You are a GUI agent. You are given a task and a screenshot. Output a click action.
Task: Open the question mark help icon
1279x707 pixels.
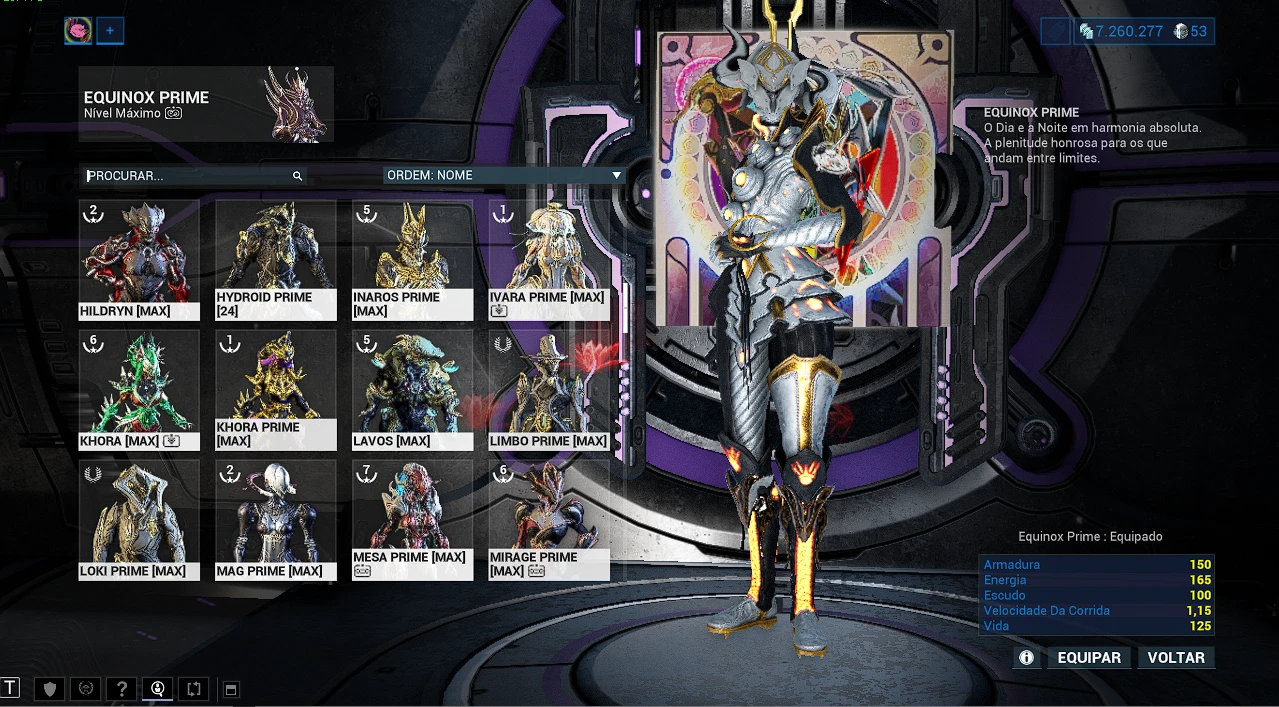click(122, 689)
